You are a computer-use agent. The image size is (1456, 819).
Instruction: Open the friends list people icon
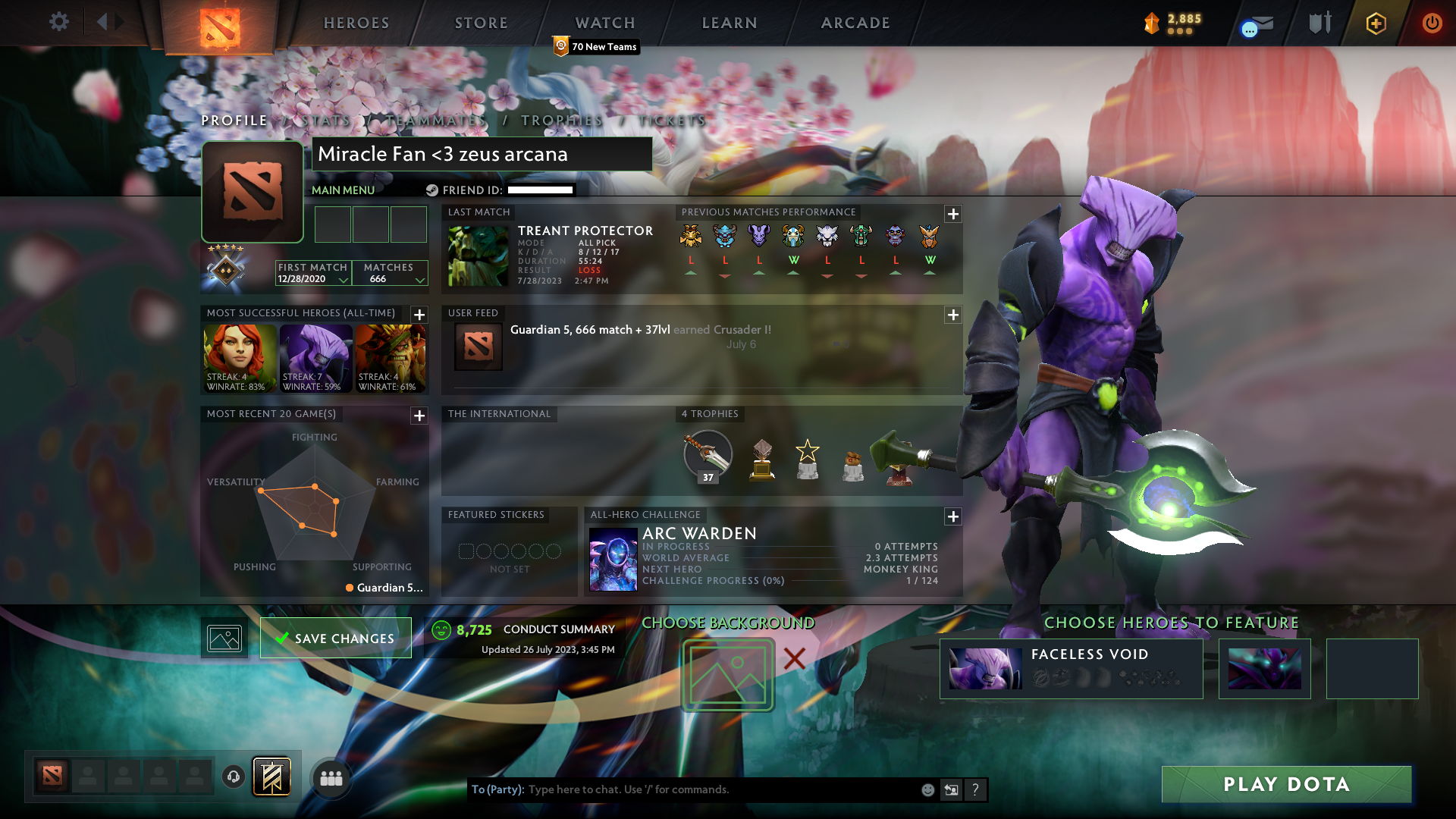(331, 777)
